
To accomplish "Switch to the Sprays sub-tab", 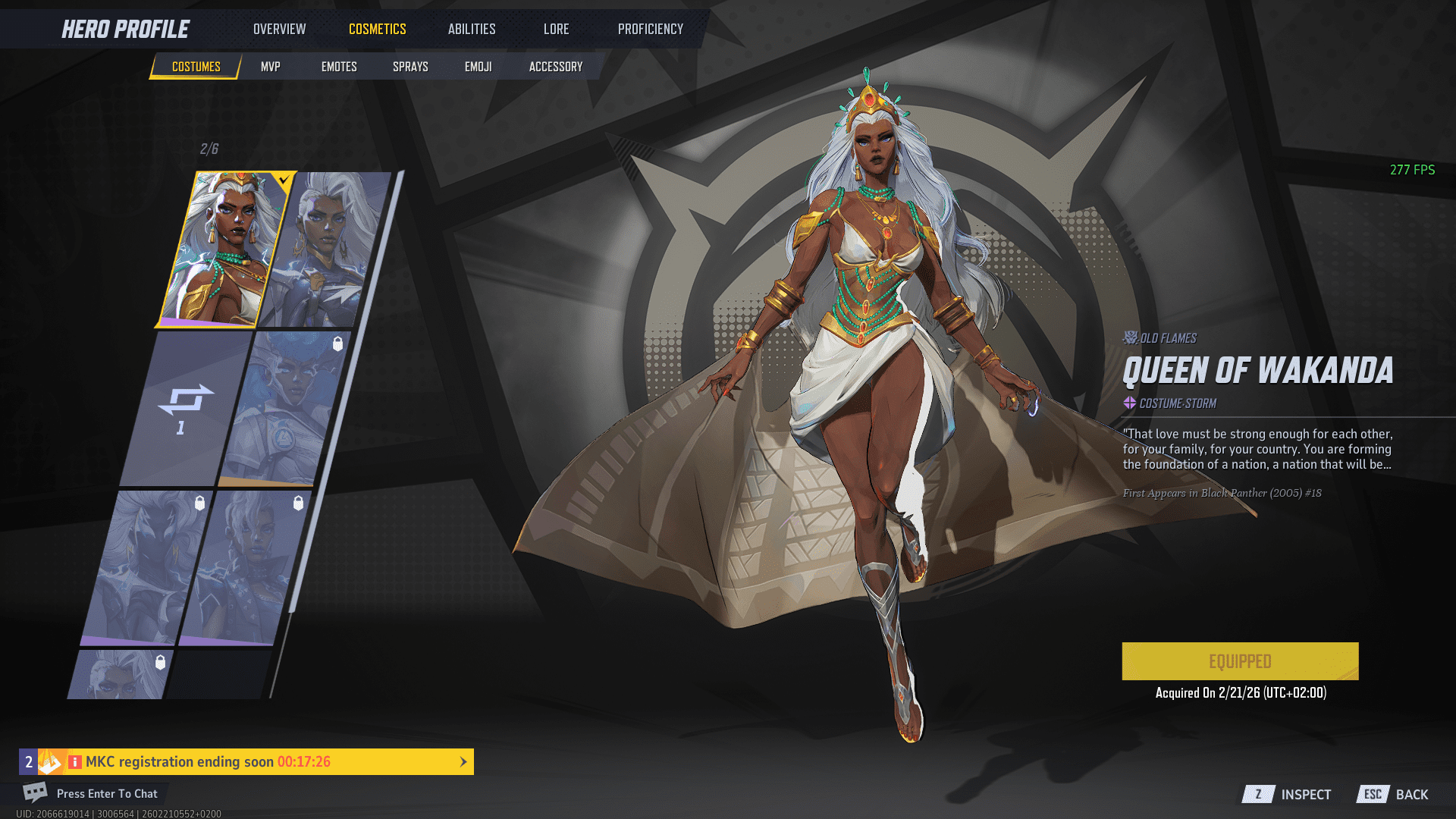I will coord(410,67).
